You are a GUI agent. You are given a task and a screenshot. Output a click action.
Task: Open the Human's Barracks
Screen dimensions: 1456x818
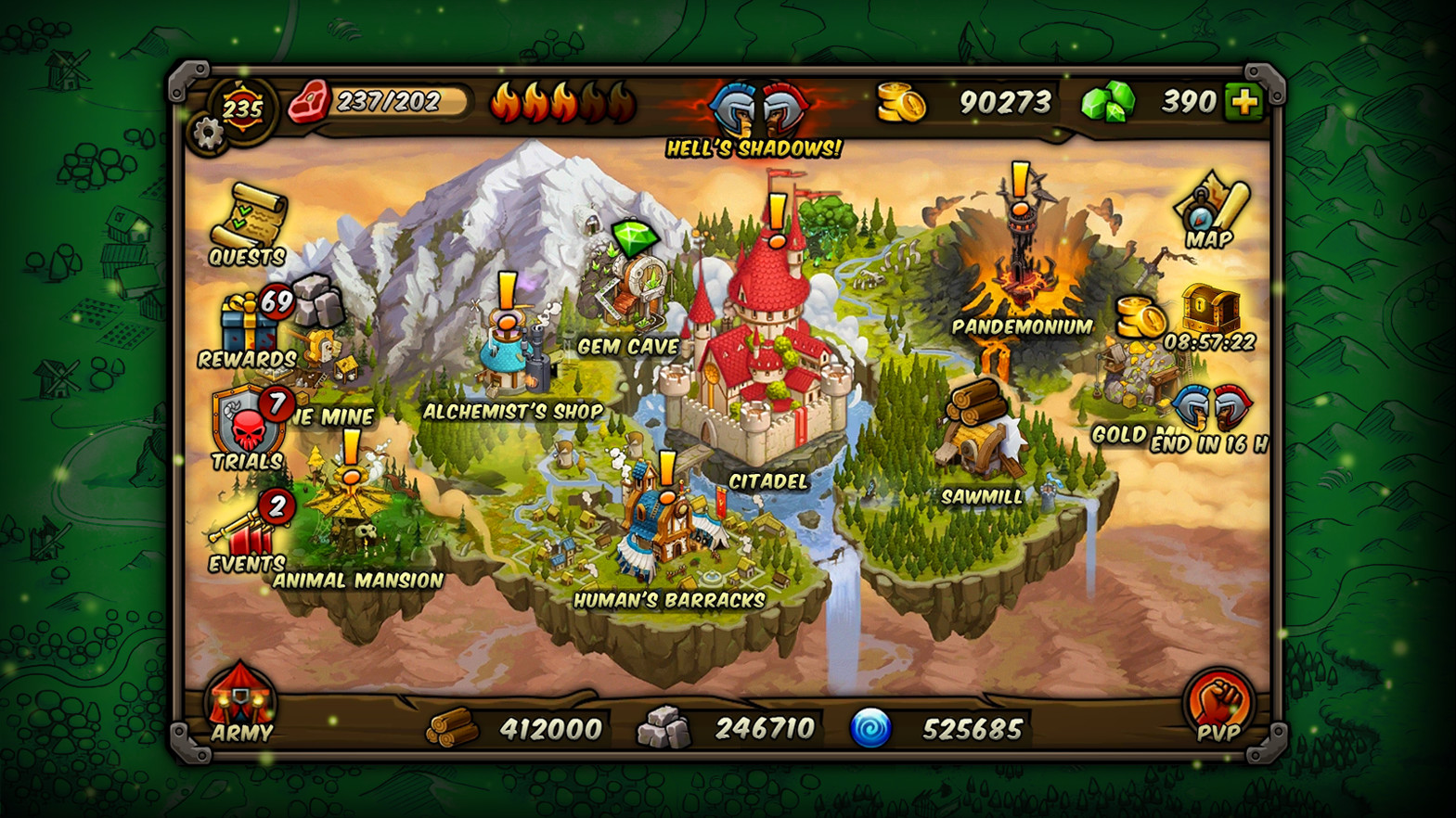pos(664,524)
